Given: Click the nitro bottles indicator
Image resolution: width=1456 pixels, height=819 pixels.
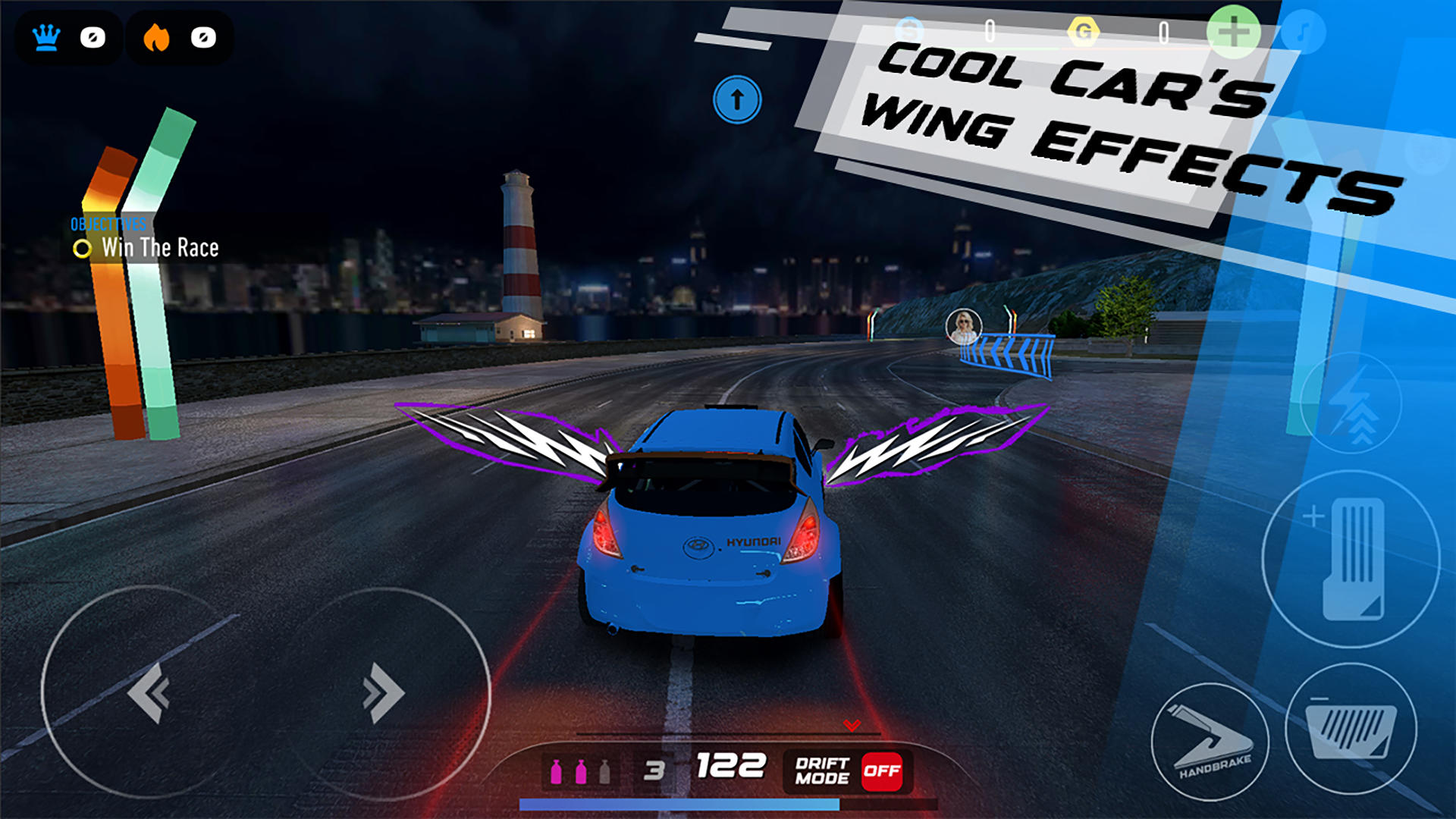Looking at the screenshot, I should [x=581, y=769].
